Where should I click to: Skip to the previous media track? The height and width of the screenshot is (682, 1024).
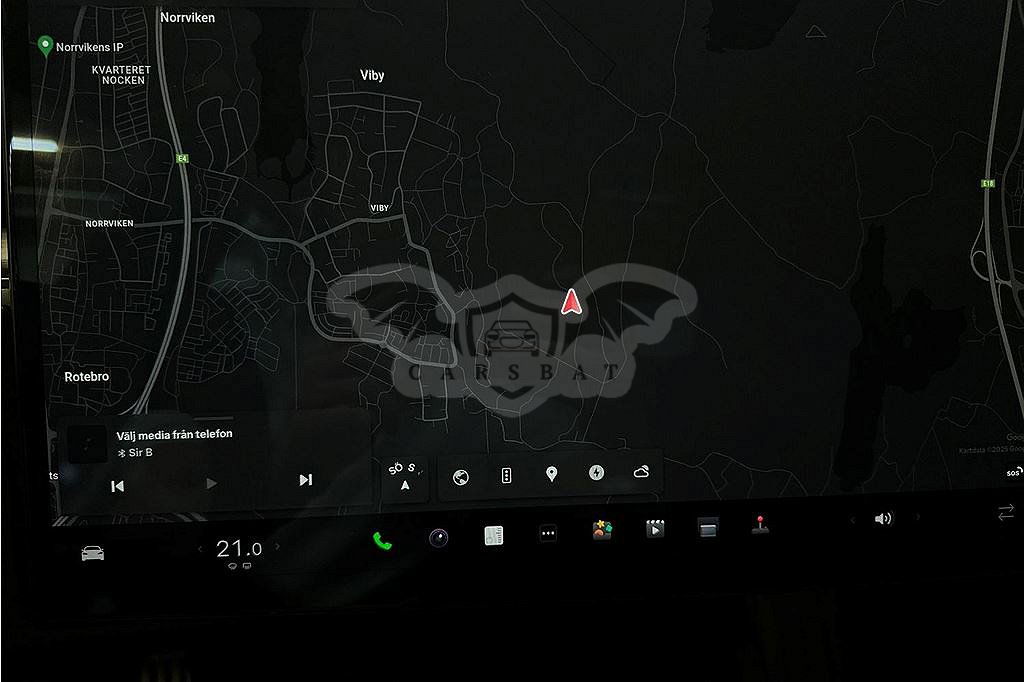117,485
